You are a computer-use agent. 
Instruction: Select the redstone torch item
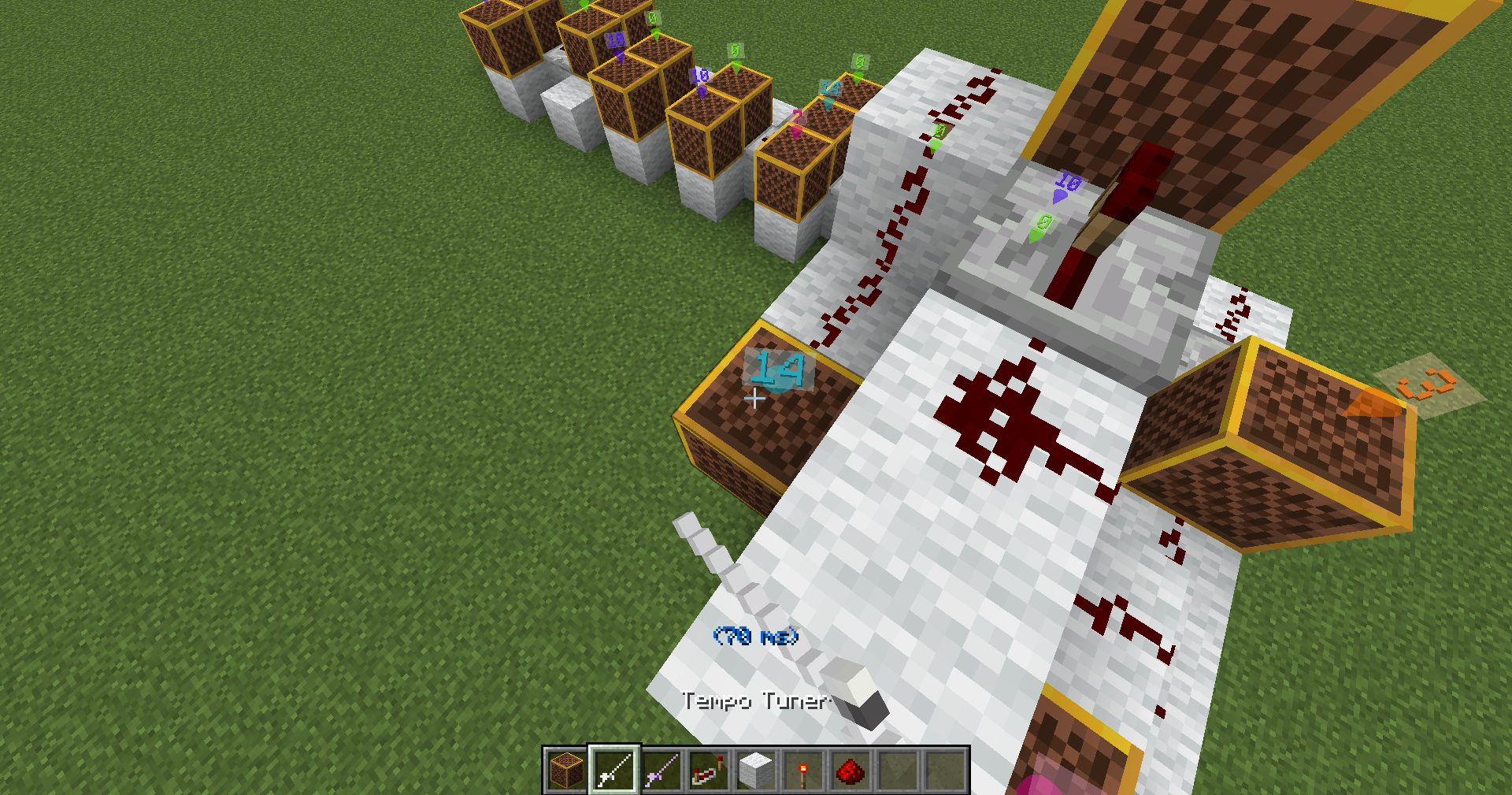pyautogui.click(x=802, y=768)
